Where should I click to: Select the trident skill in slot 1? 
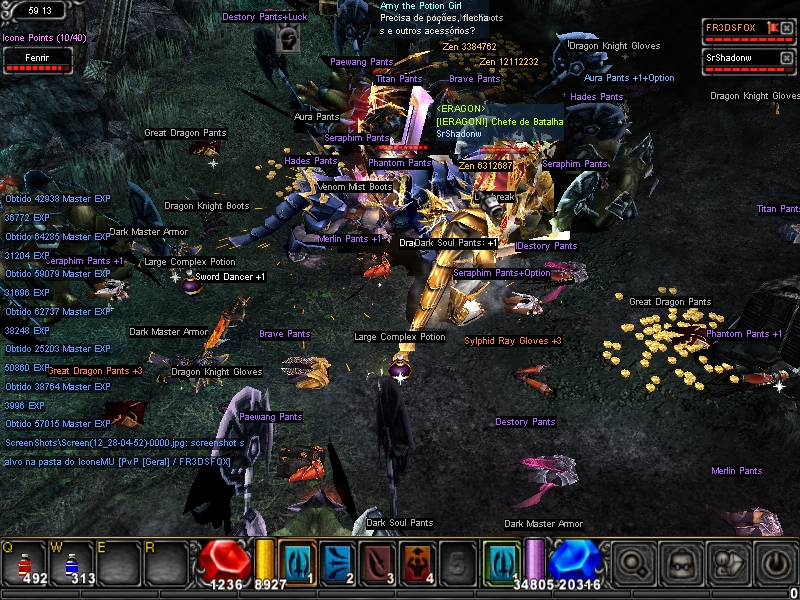[297, 562]
